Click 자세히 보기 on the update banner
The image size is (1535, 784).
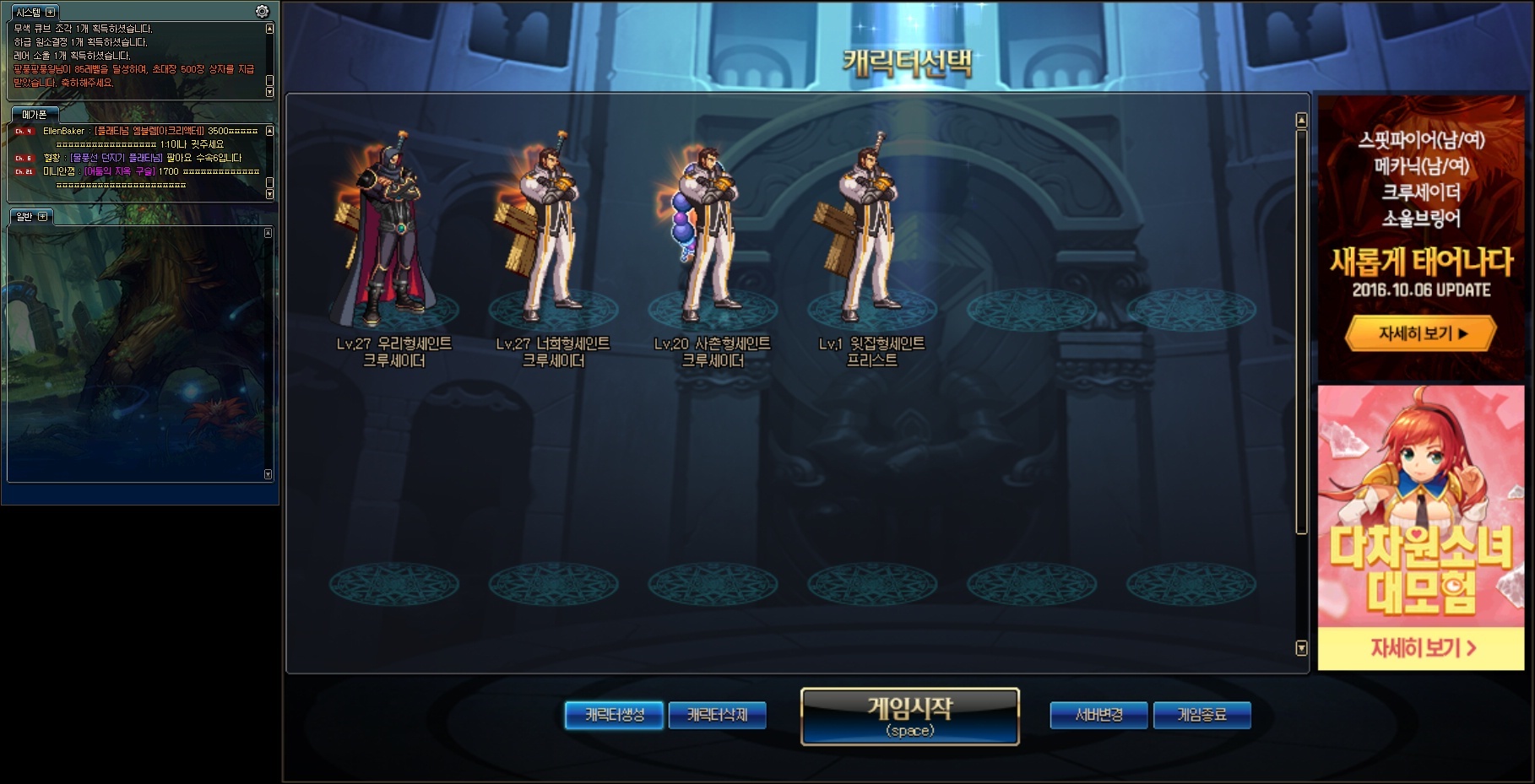click(x=1421, y=333)
